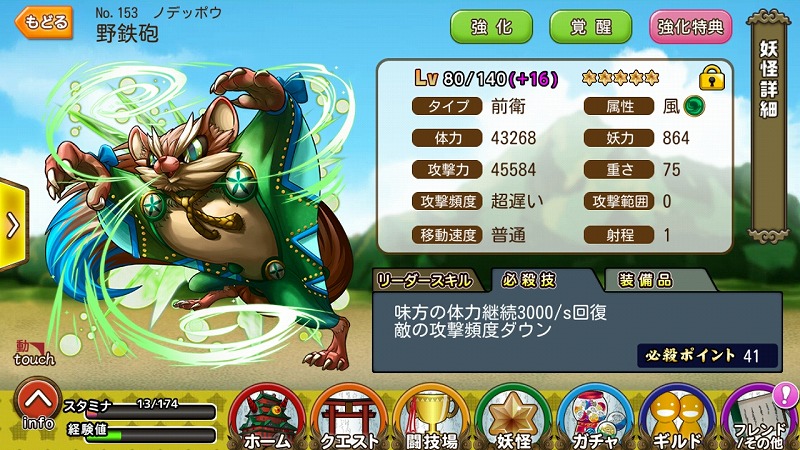The width and height of the screenshot is (800, 450).
Task: Toggle the padlock lock icon
Action: (712, 78)
